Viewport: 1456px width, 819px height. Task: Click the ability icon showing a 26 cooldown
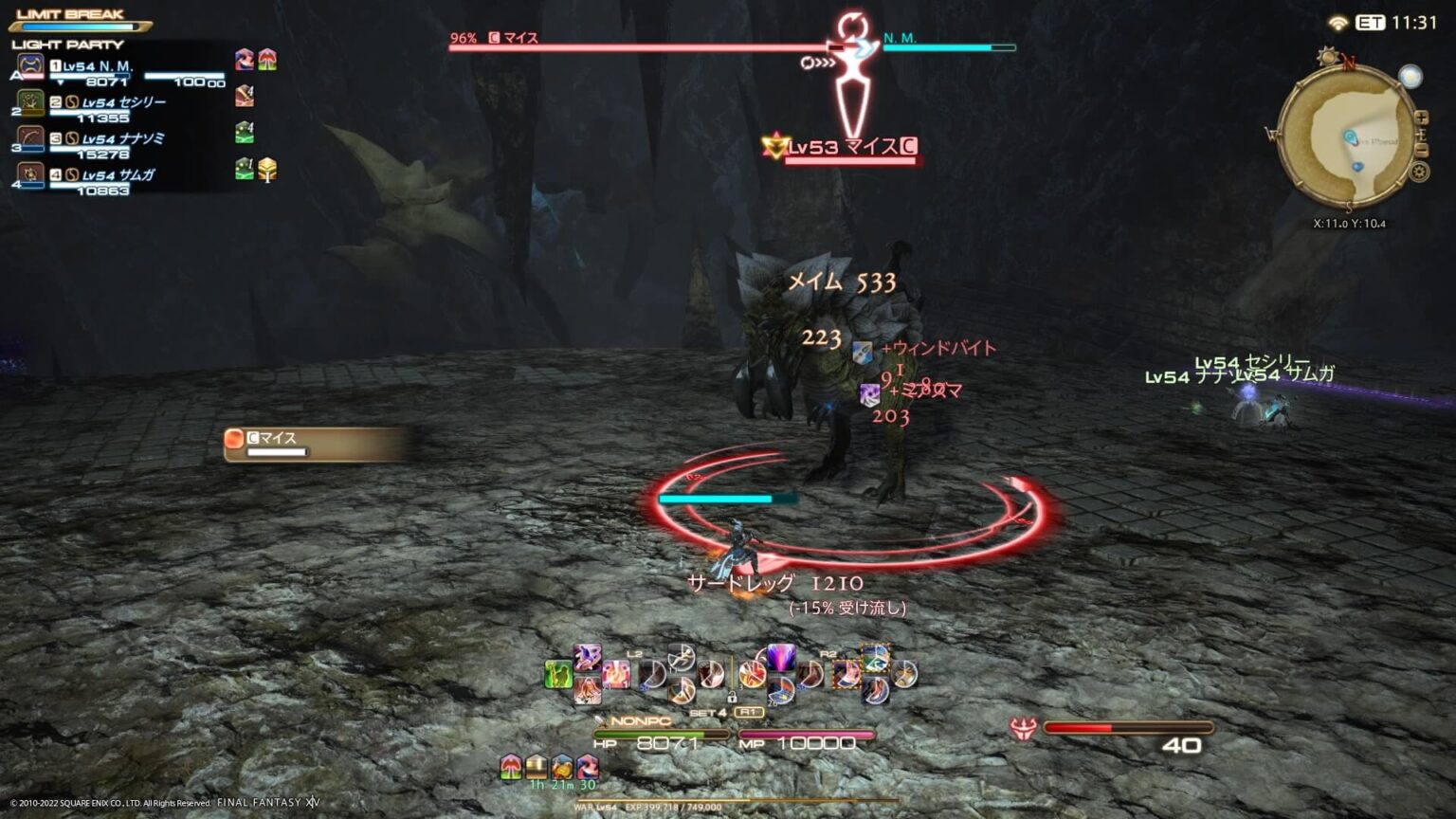click(779, 690)
